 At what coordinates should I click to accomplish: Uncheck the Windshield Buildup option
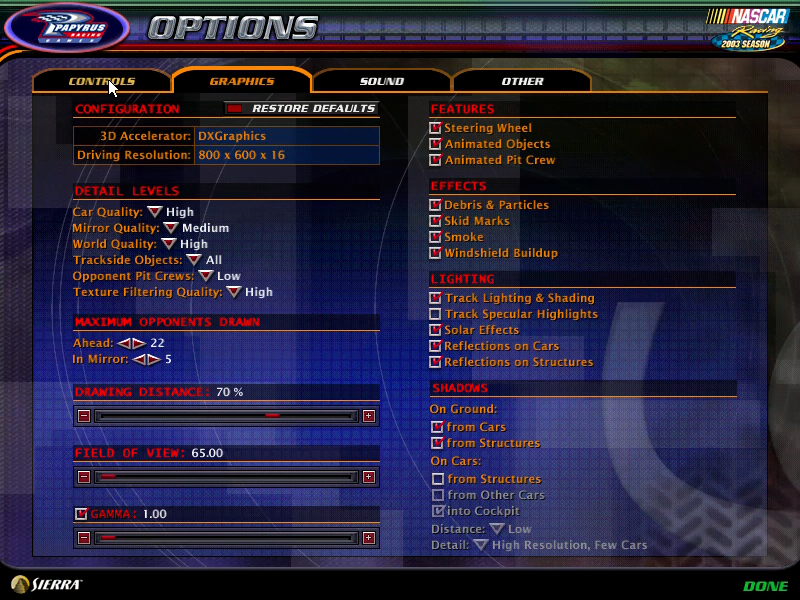(x=436, y=253)
